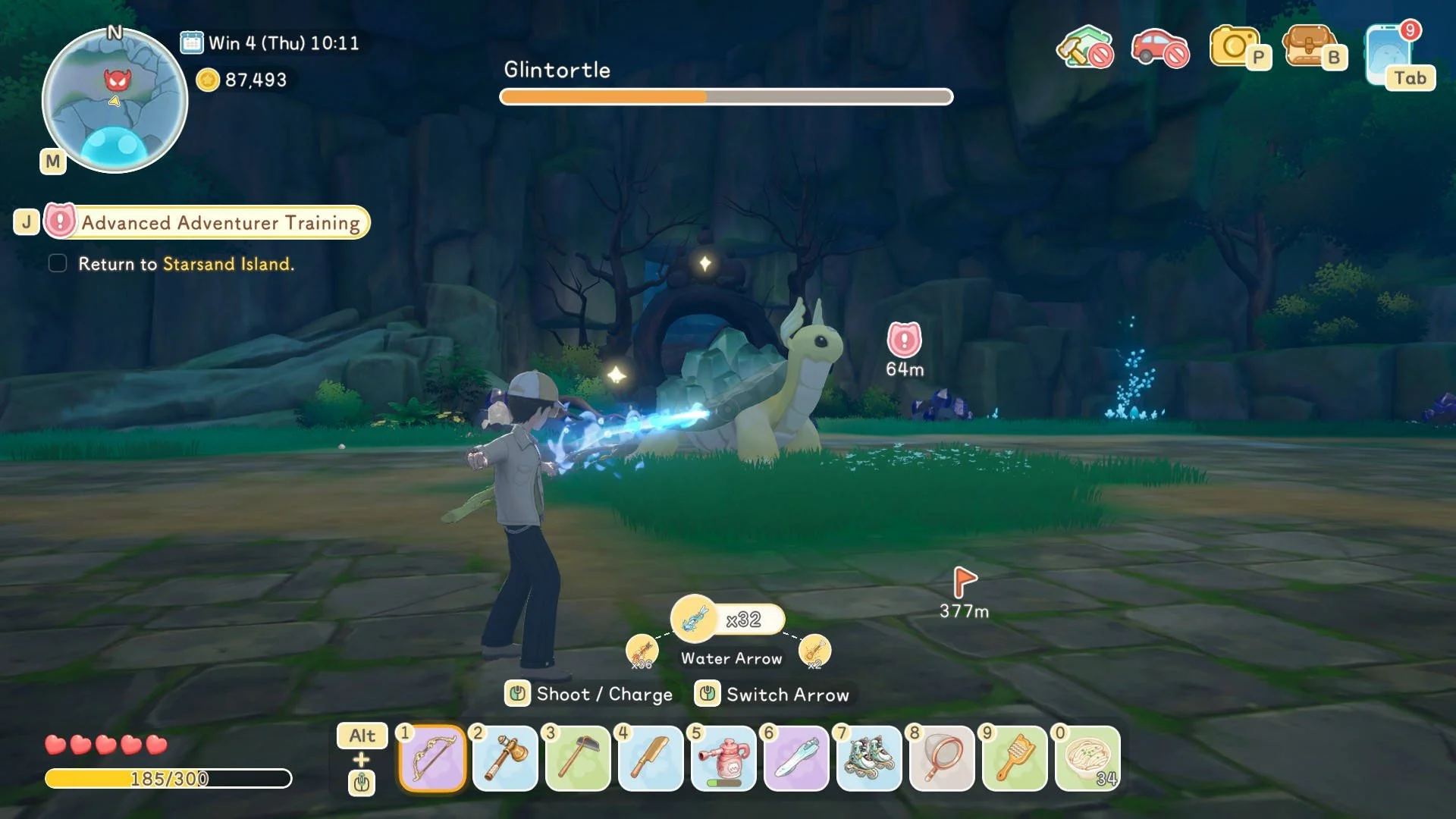Open the brown backpack inventory

1308,48
